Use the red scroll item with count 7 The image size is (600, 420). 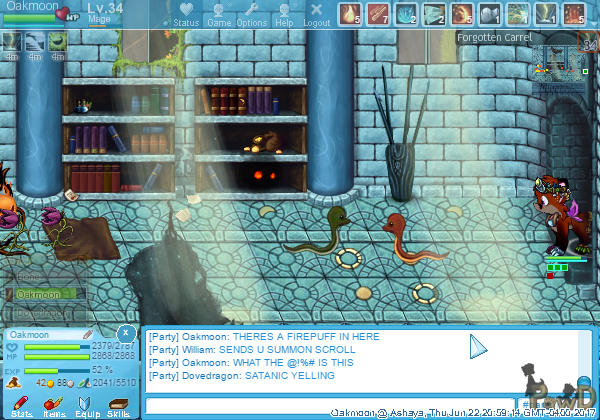click(x=378, y=14)
